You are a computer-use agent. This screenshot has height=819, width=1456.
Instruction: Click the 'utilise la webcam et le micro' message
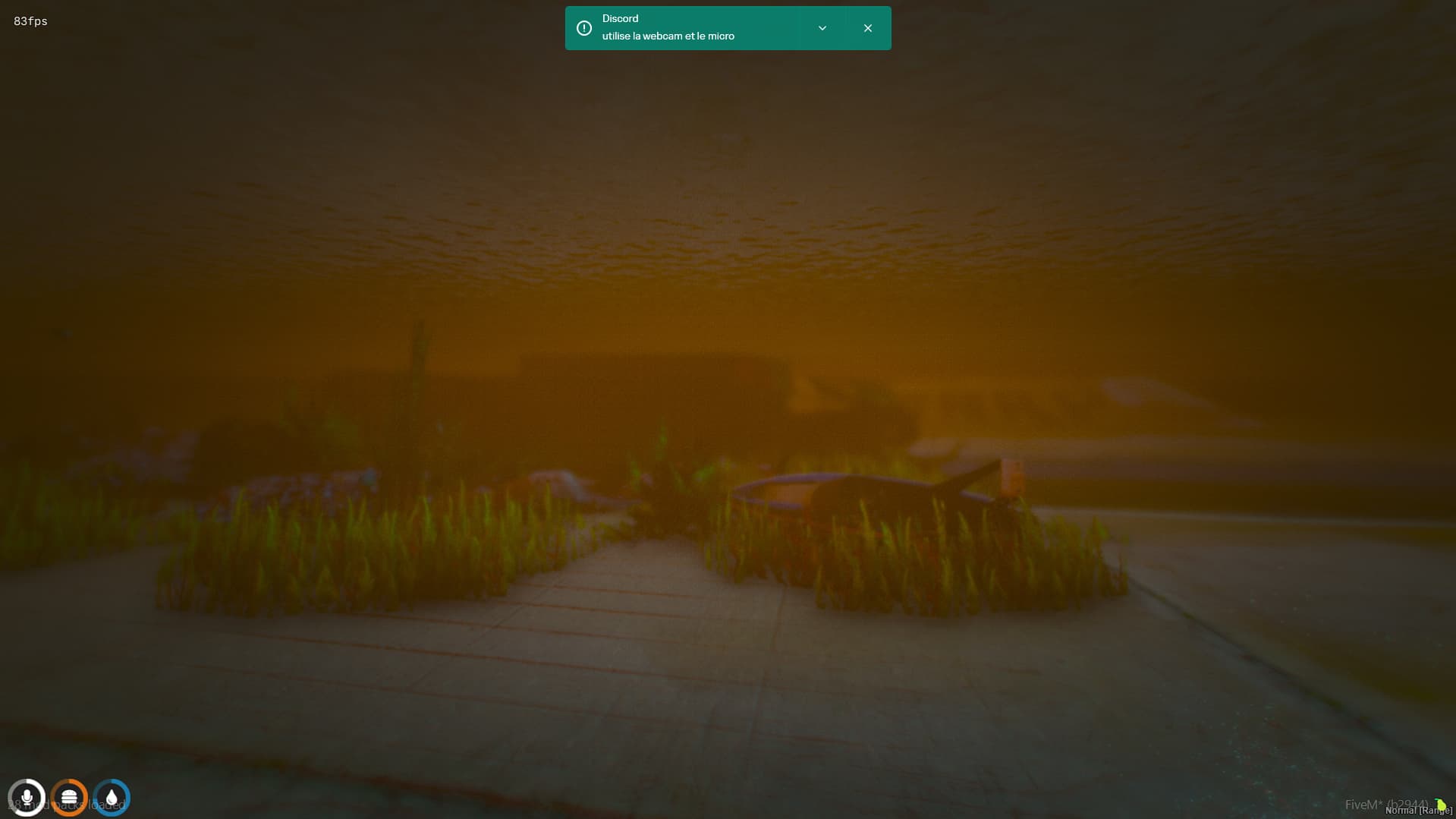pos(668,36)
